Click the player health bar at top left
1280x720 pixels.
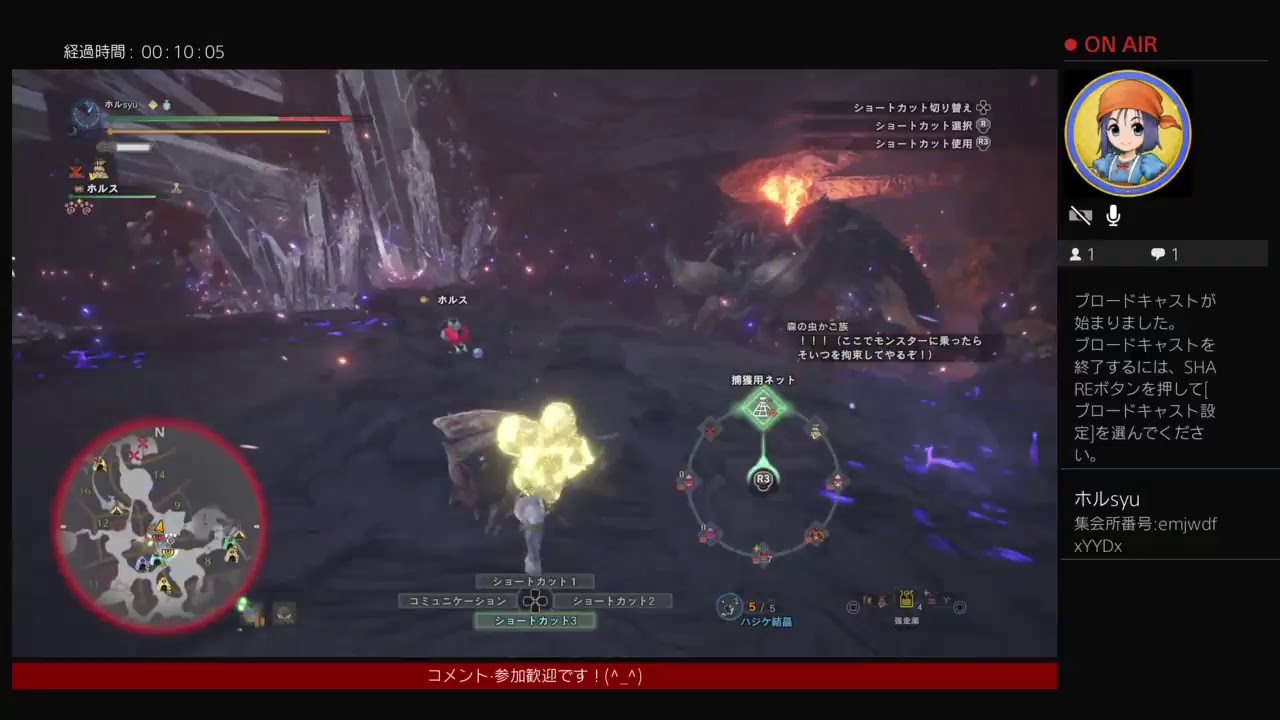[230, 119]
